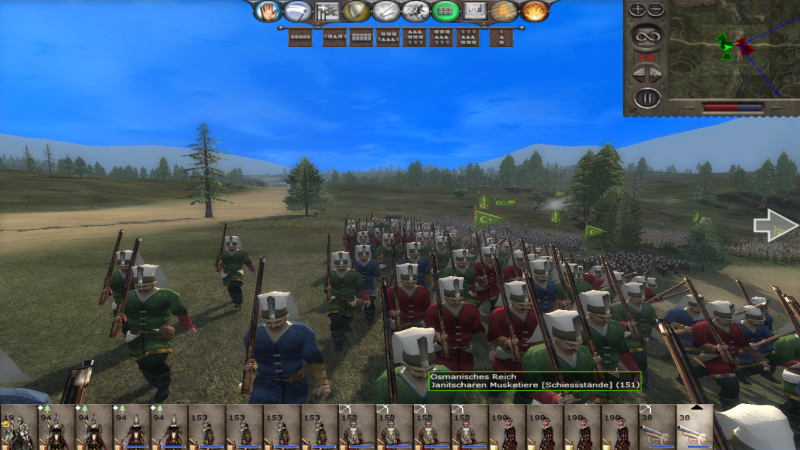Screen dimensions: 800x450
Task: Choose the narrow column formation banner
Action: [502, 38]
